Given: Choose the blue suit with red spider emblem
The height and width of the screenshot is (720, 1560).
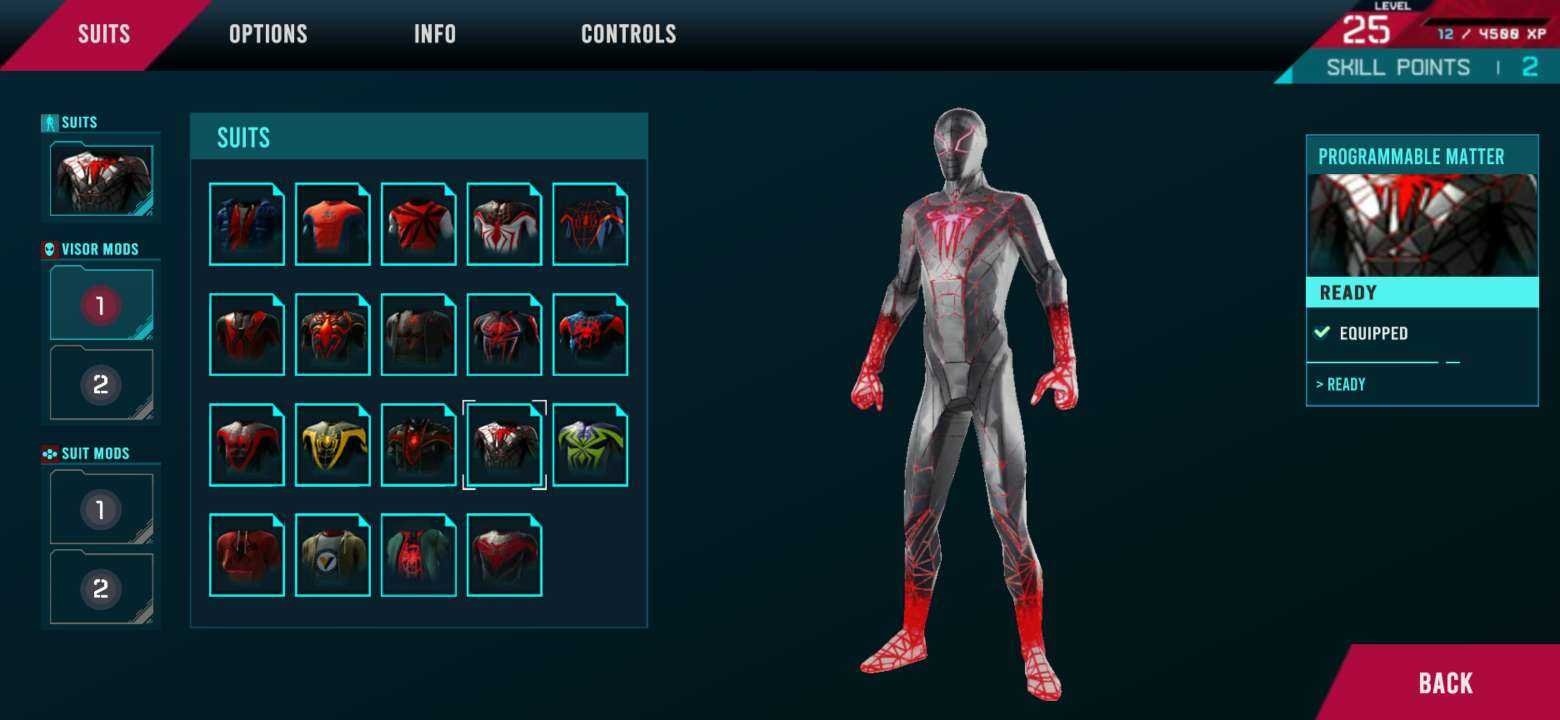Looking at the screenshot, I should coord(590,335).
